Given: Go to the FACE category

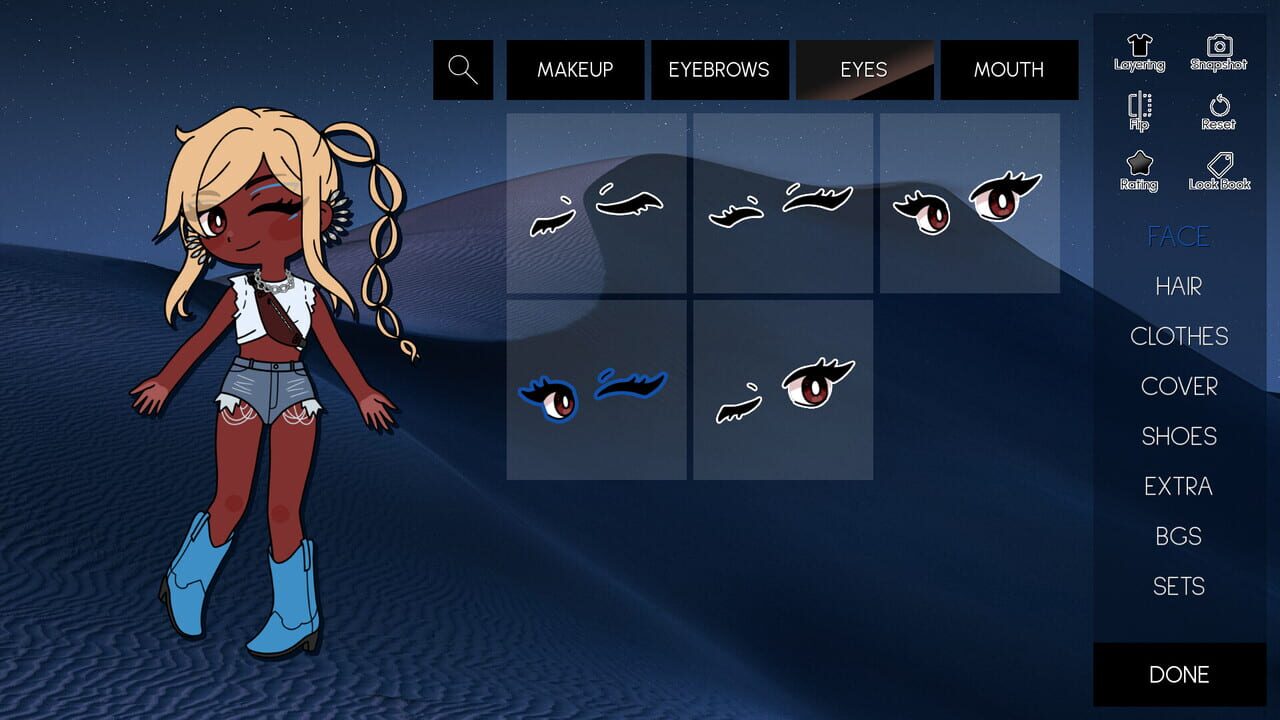Looking at the screenshot, I should (x=1179, y=237).
